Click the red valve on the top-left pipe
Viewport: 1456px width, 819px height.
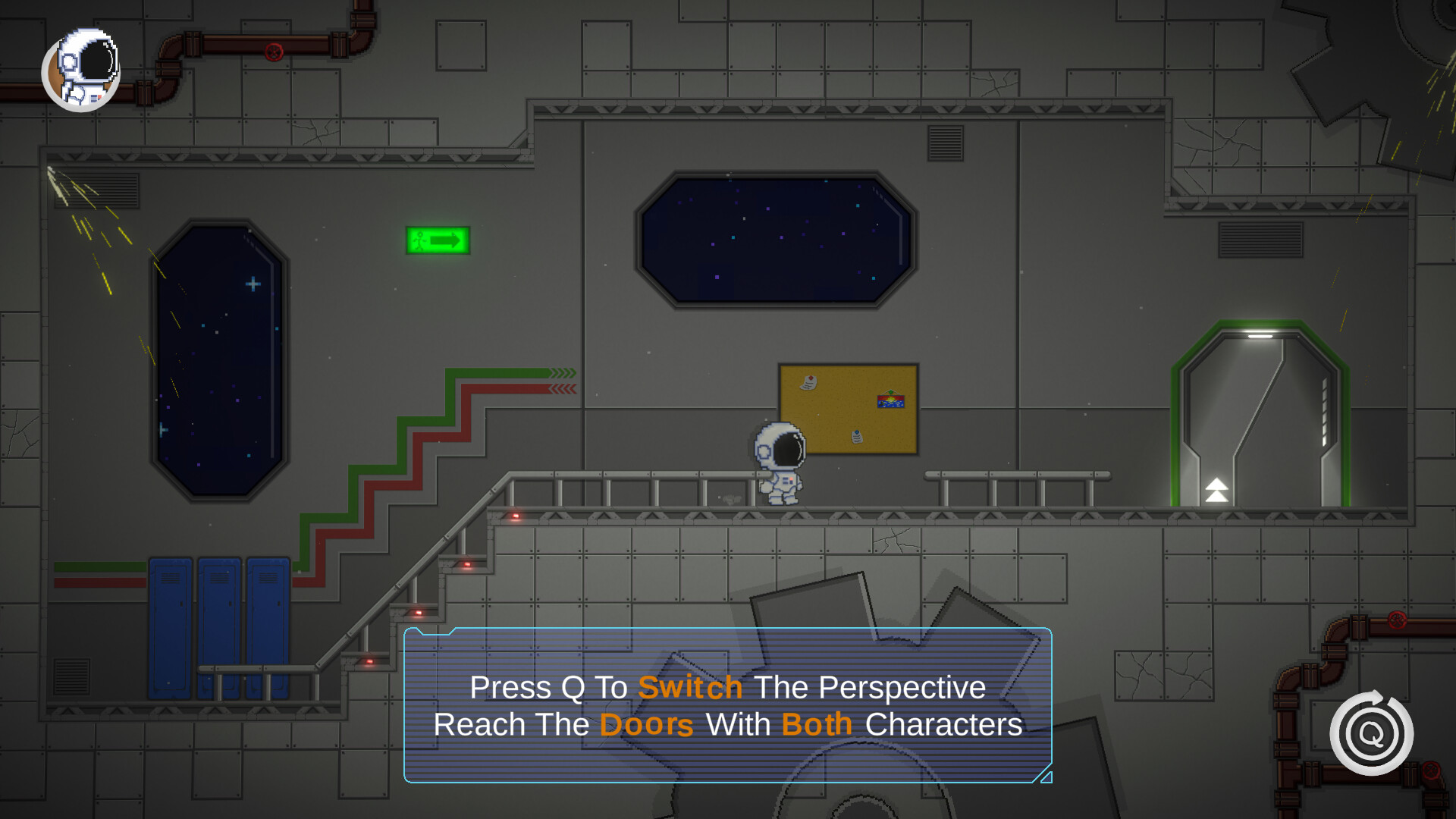coord(274,51)
